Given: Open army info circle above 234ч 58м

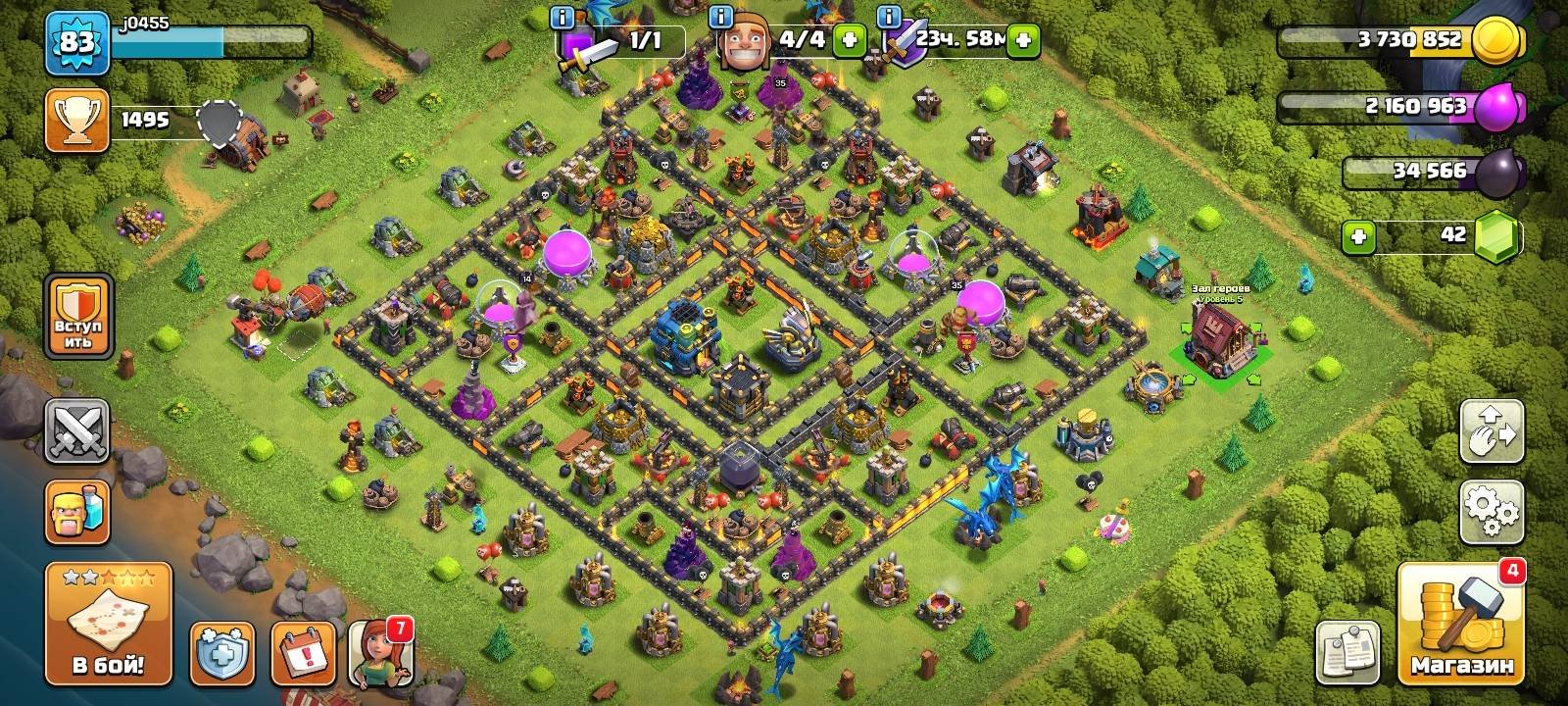Looking at the screenshot, I should [887, 17].
